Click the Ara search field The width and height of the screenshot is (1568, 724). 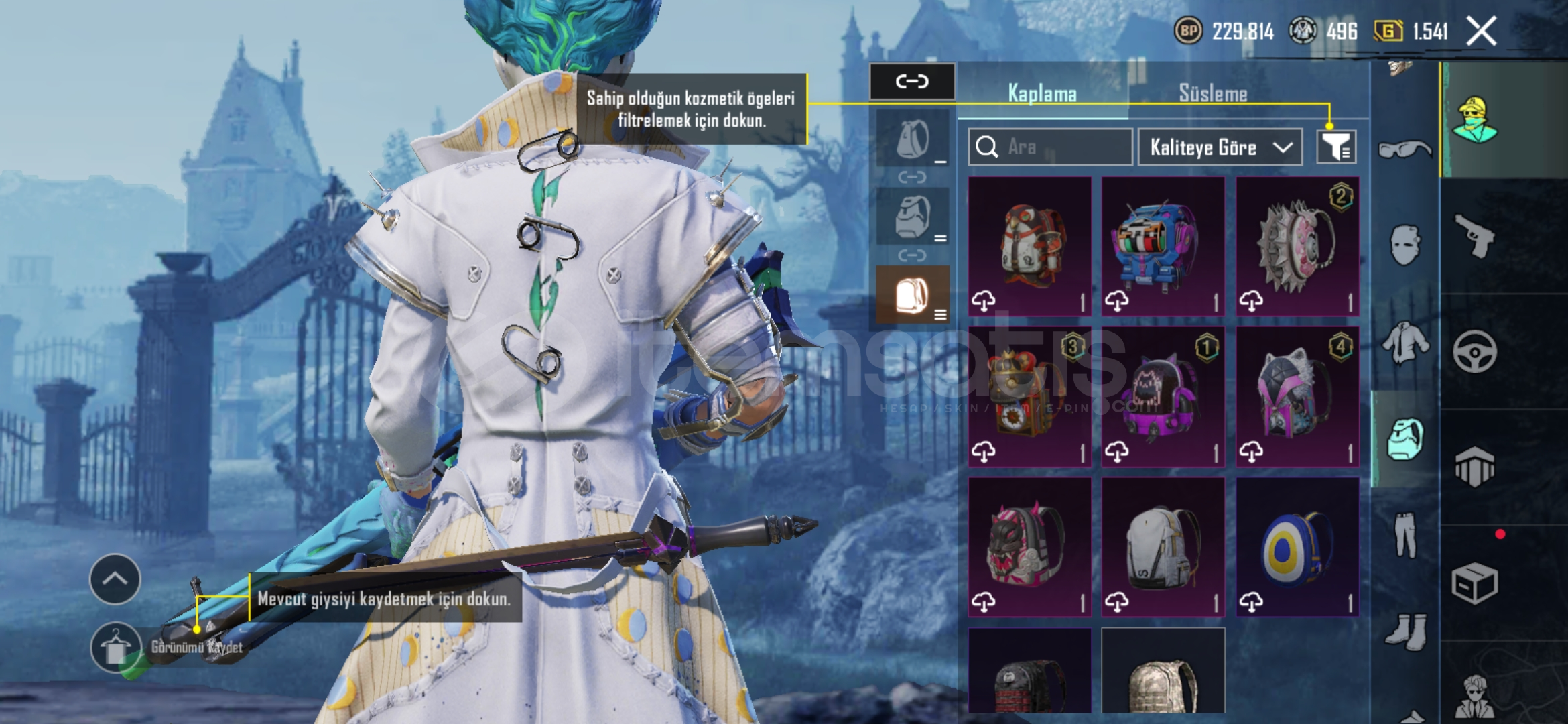point(1050,147)
